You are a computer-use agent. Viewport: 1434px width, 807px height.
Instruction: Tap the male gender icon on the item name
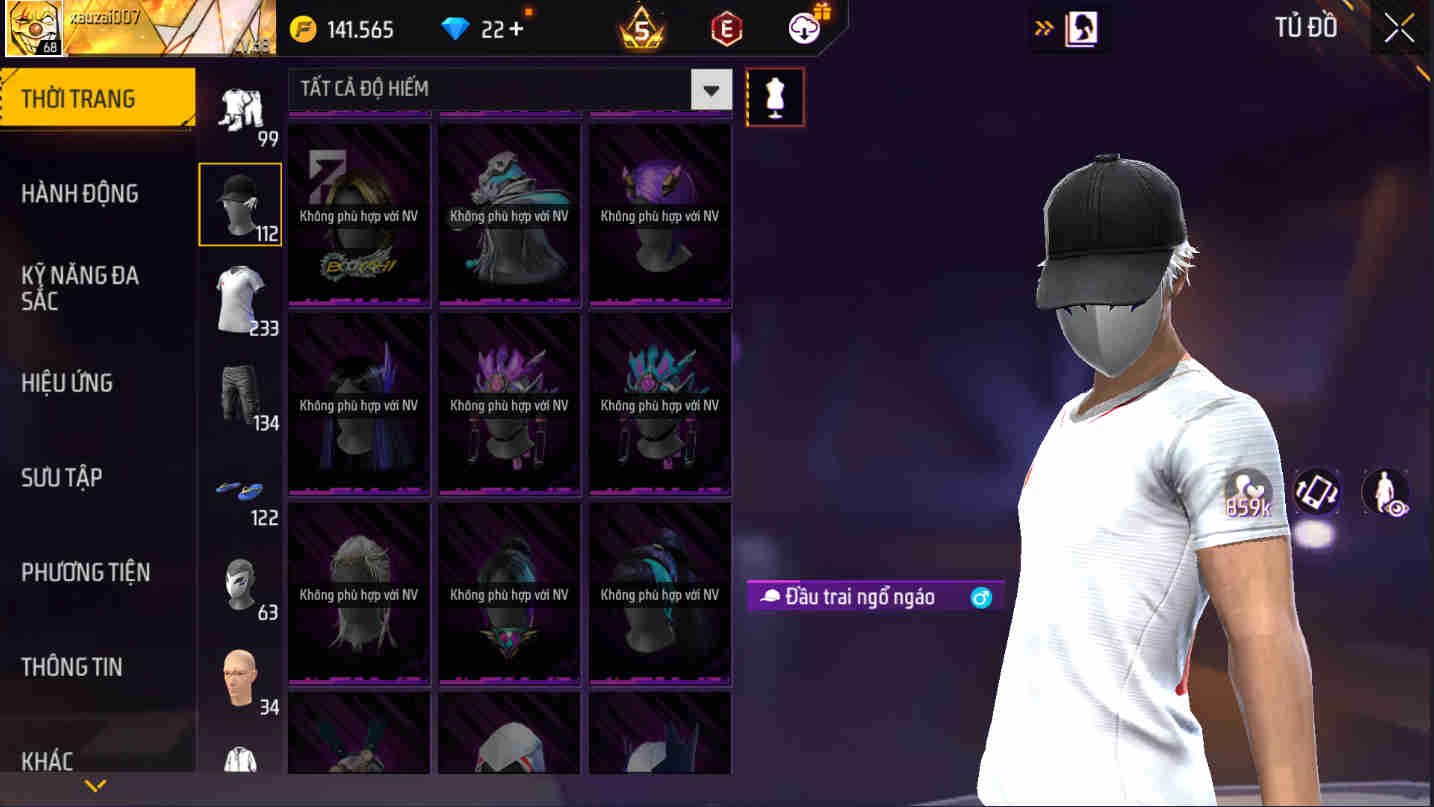[x=978, y=597]
